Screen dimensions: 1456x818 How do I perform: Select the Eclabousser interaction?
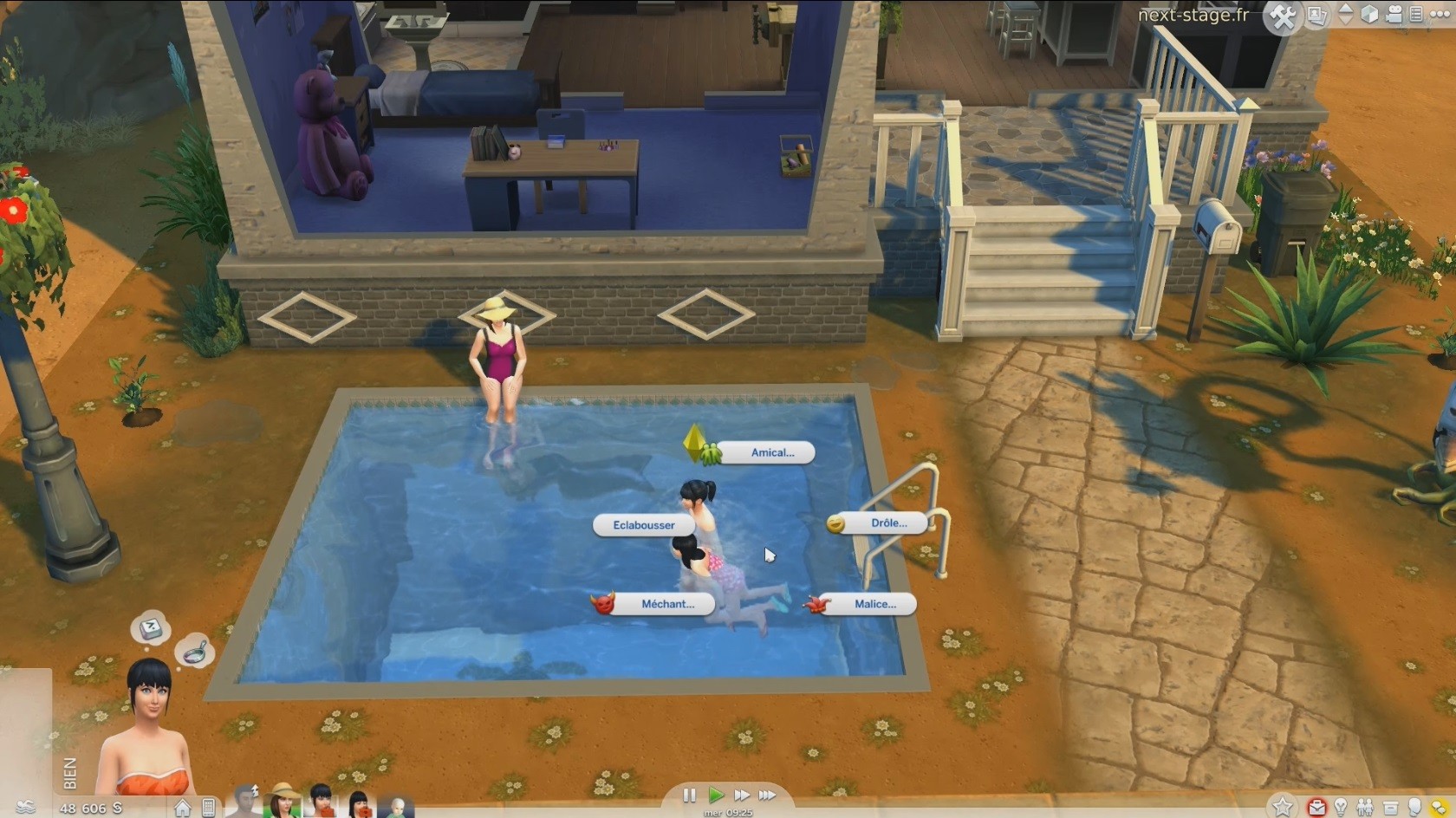click(644, 525)
